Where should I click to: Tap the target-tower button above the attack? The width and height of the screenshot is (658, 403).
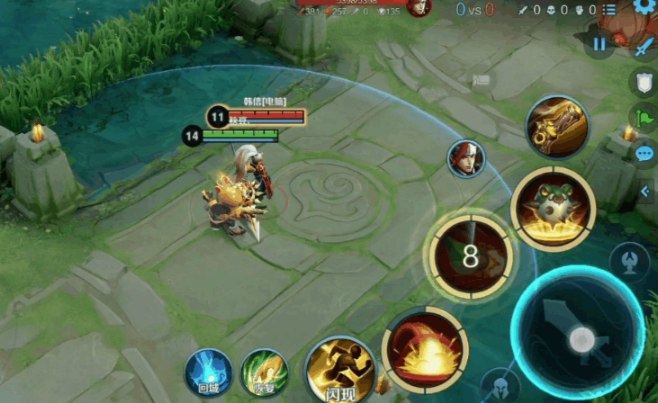(x=628, y=261)
